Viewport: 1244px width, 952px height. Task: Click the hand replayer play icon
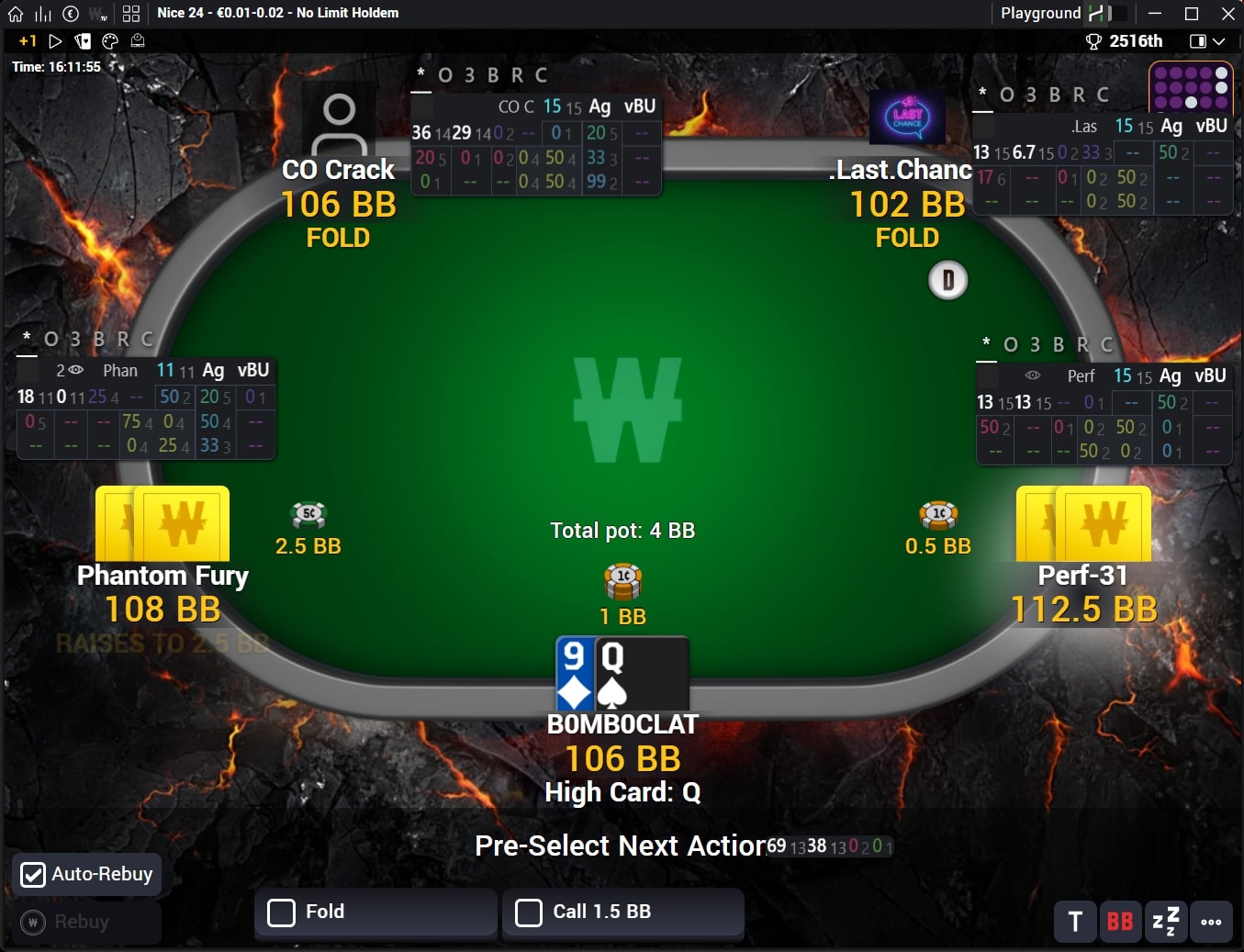[x=55, y=41]
